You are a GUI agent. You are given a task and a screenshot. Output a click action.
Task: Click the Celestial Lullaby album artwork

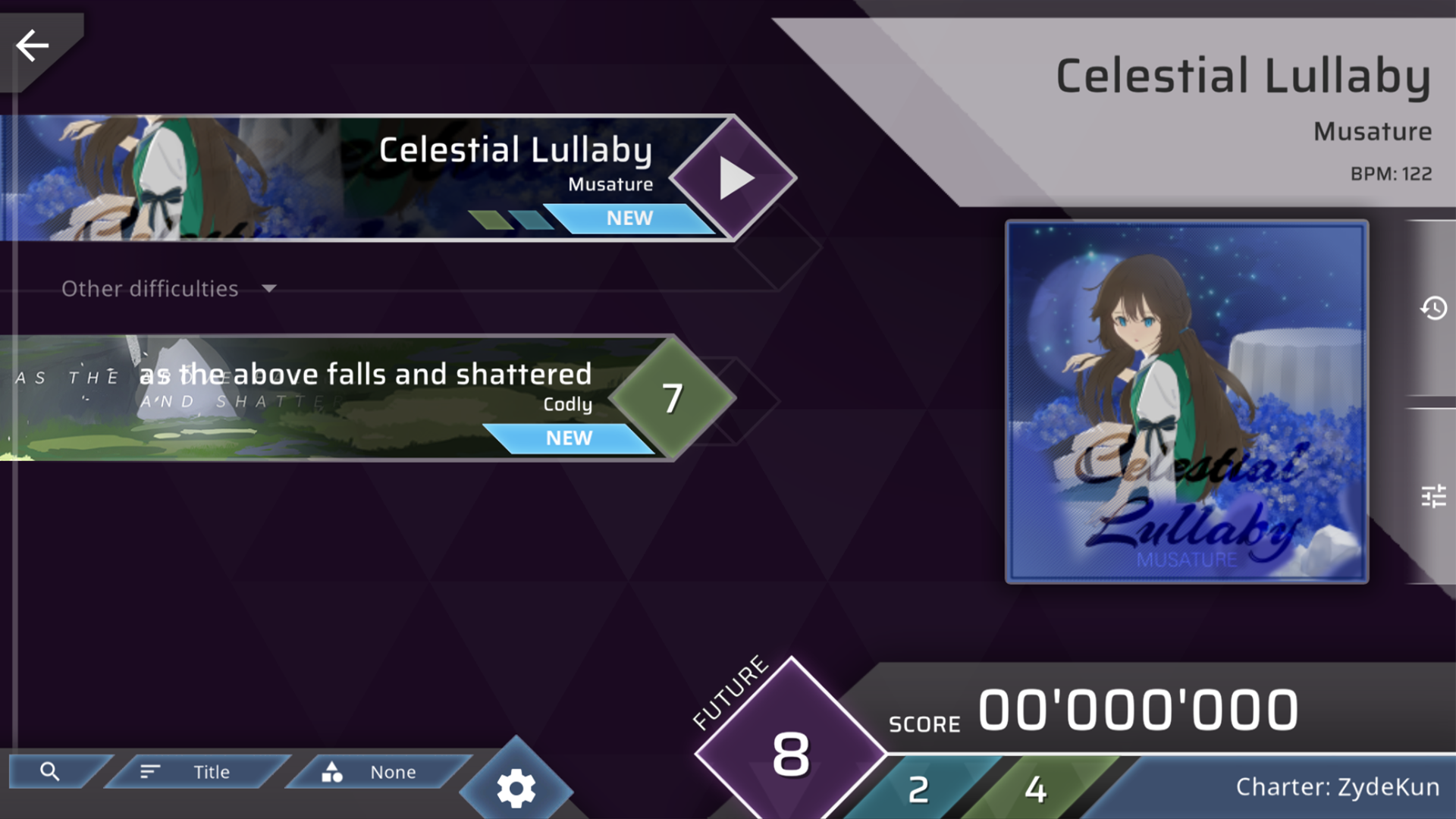(x=1186, y=402)
